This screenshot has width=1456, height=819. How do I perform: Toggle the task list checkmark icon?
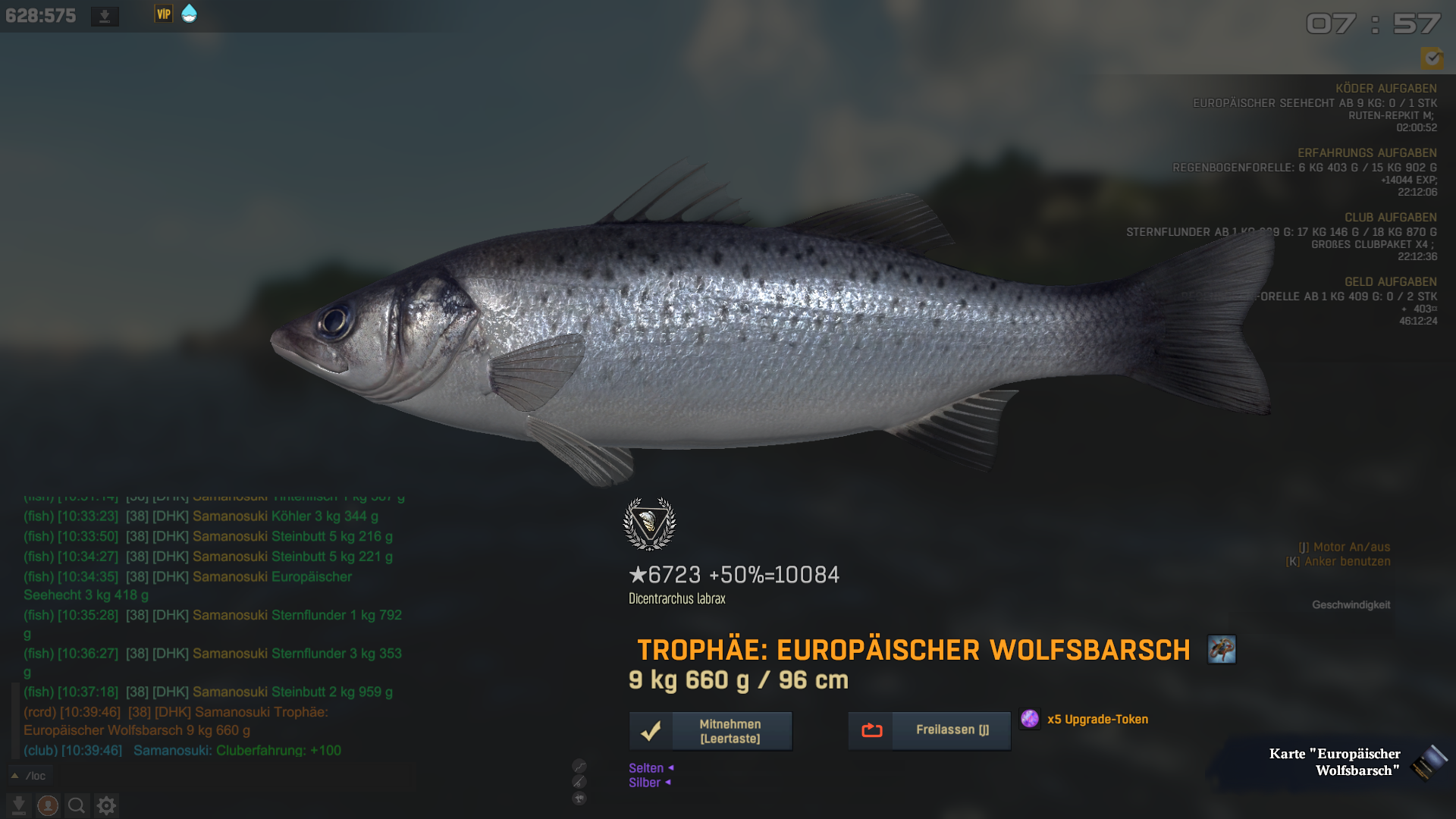[x=1432, y=58]
